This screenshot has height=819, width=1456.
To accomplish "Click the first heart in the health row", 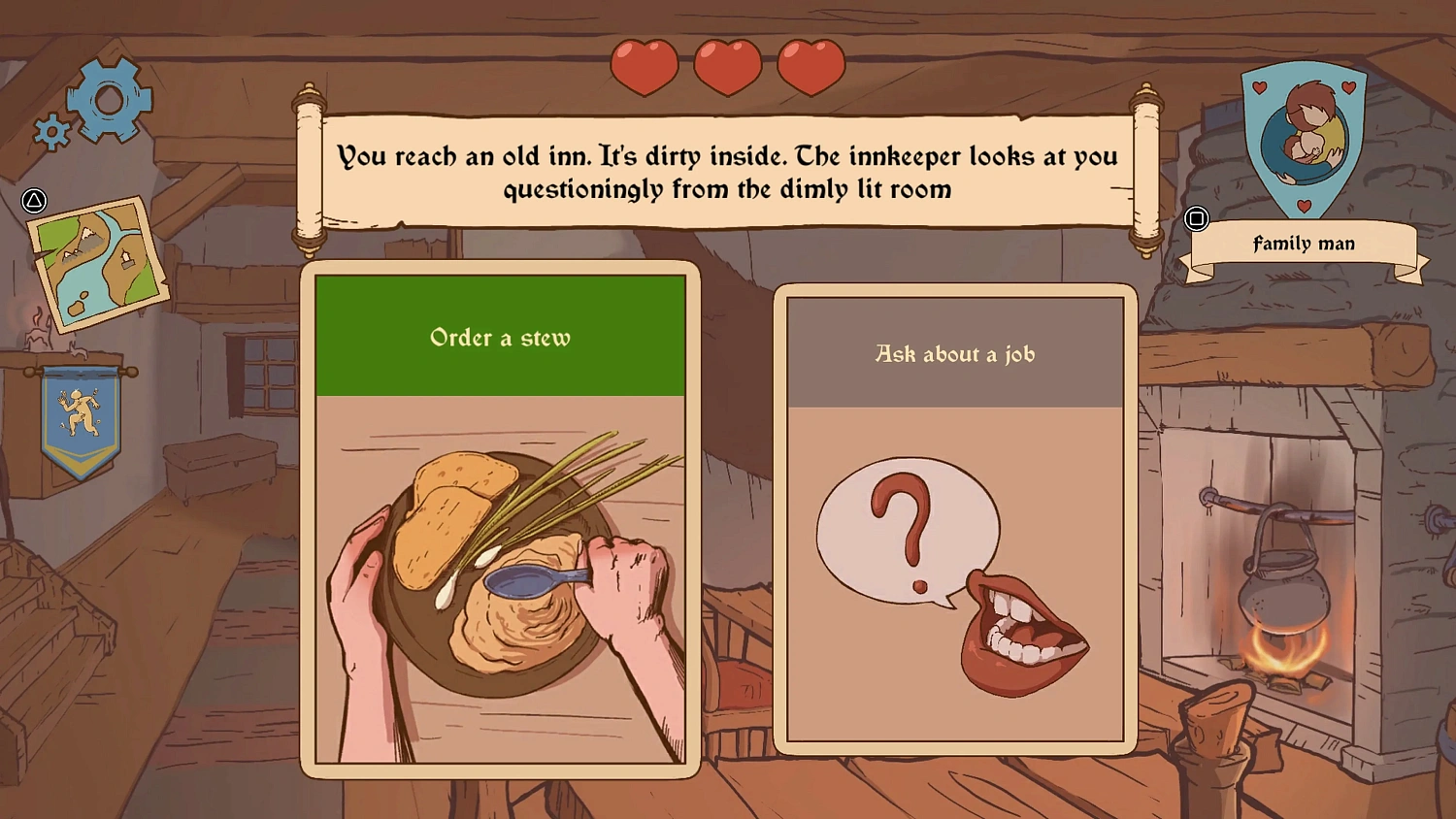I will coord(645,65).
